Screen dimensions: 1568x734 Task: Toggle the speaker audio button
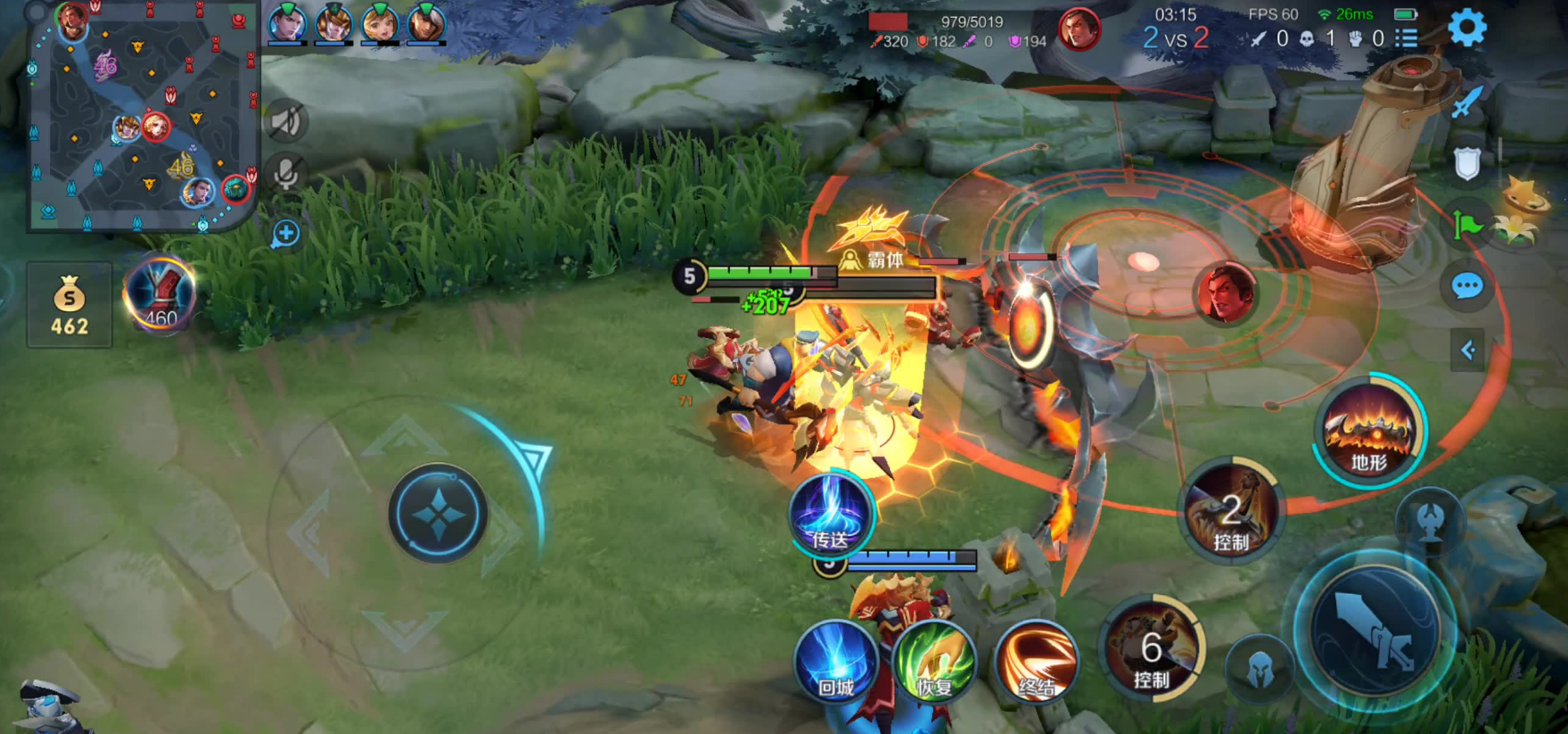tap(286, 121)
